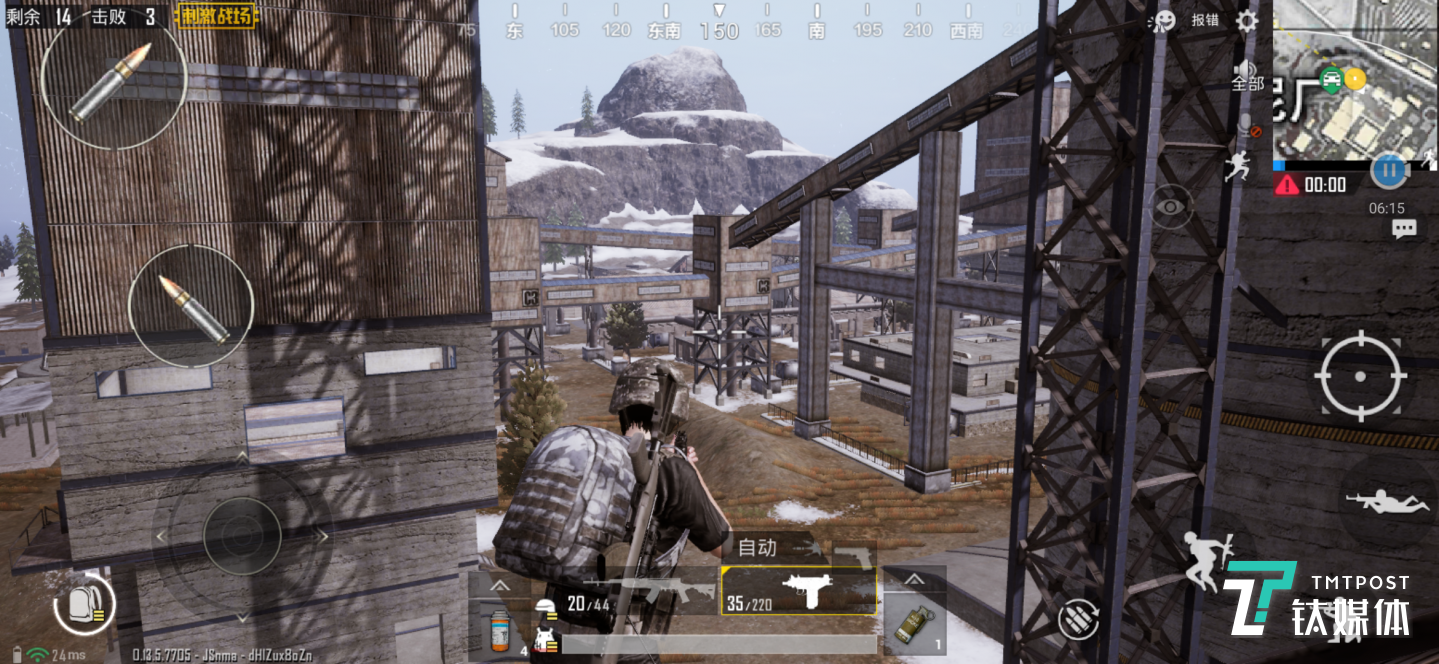Open the backpack inventory
The width and height of the screenshot is (1439, 664).
[84, 603]
